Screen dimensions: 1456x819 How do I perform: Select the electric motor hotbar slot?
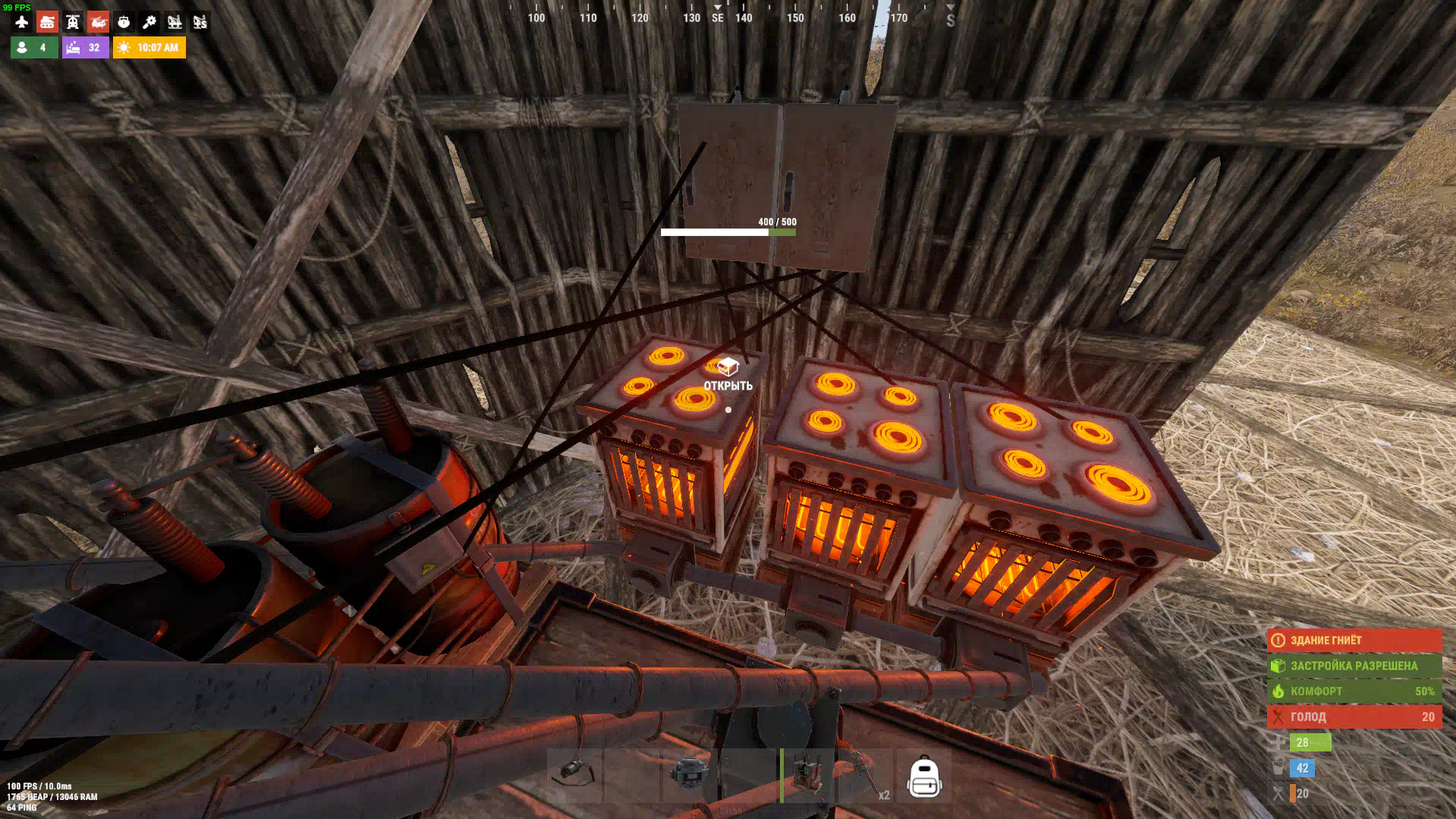coord(689,775)
